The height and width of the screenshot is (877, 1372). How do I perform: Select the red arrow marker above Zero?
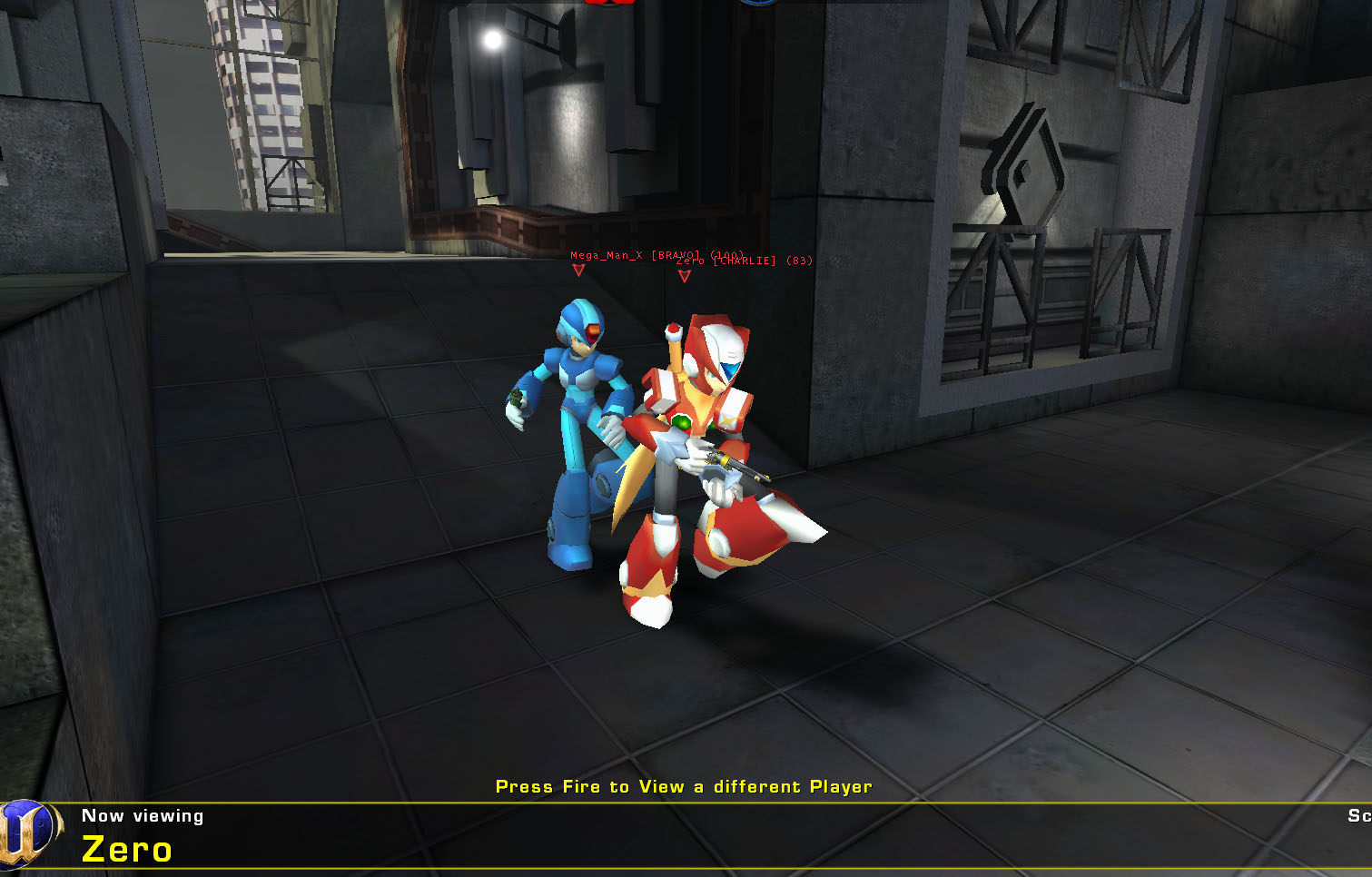pyautogui.click(x=684, y=276)
